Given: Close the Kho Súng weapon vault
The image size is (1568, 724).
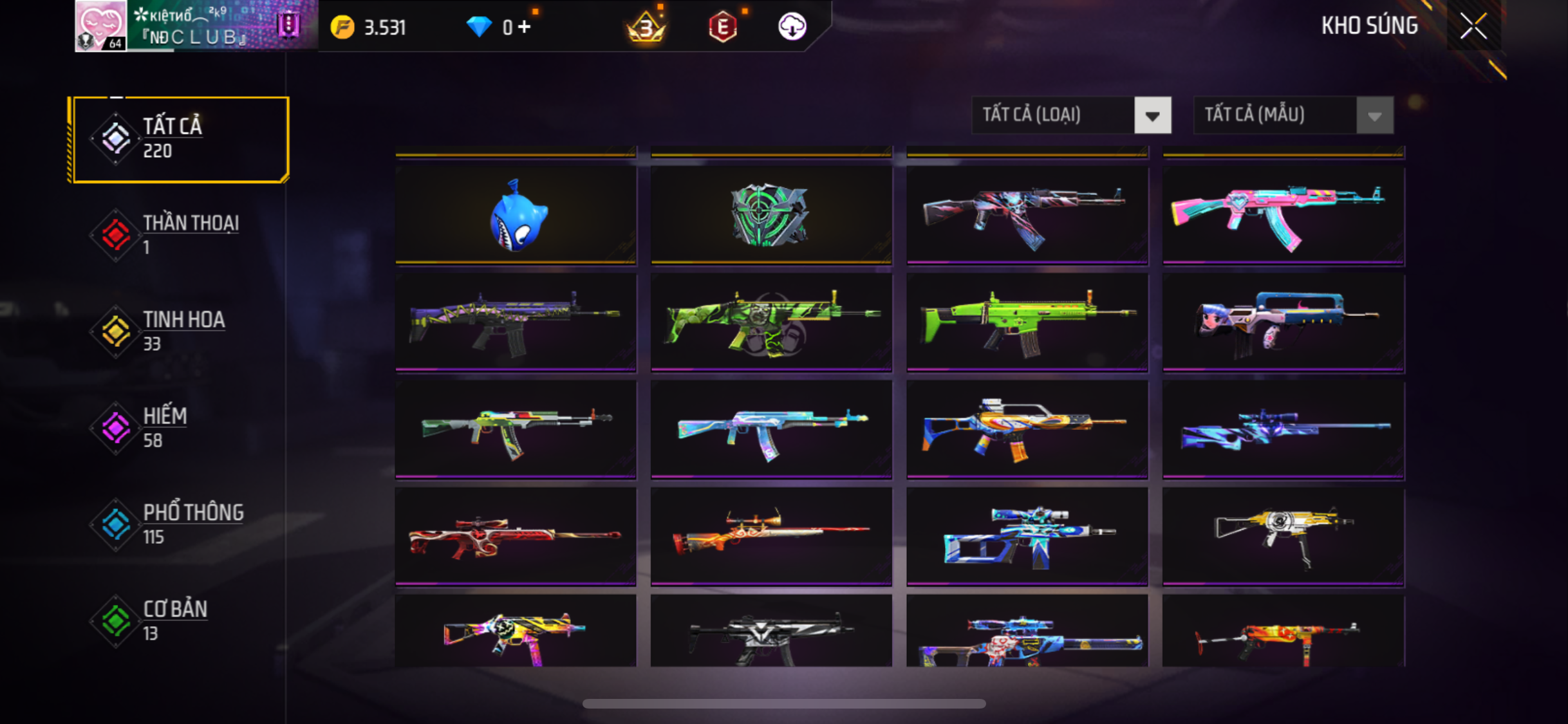Looking at the screenshot, I should click(1473, 26).
